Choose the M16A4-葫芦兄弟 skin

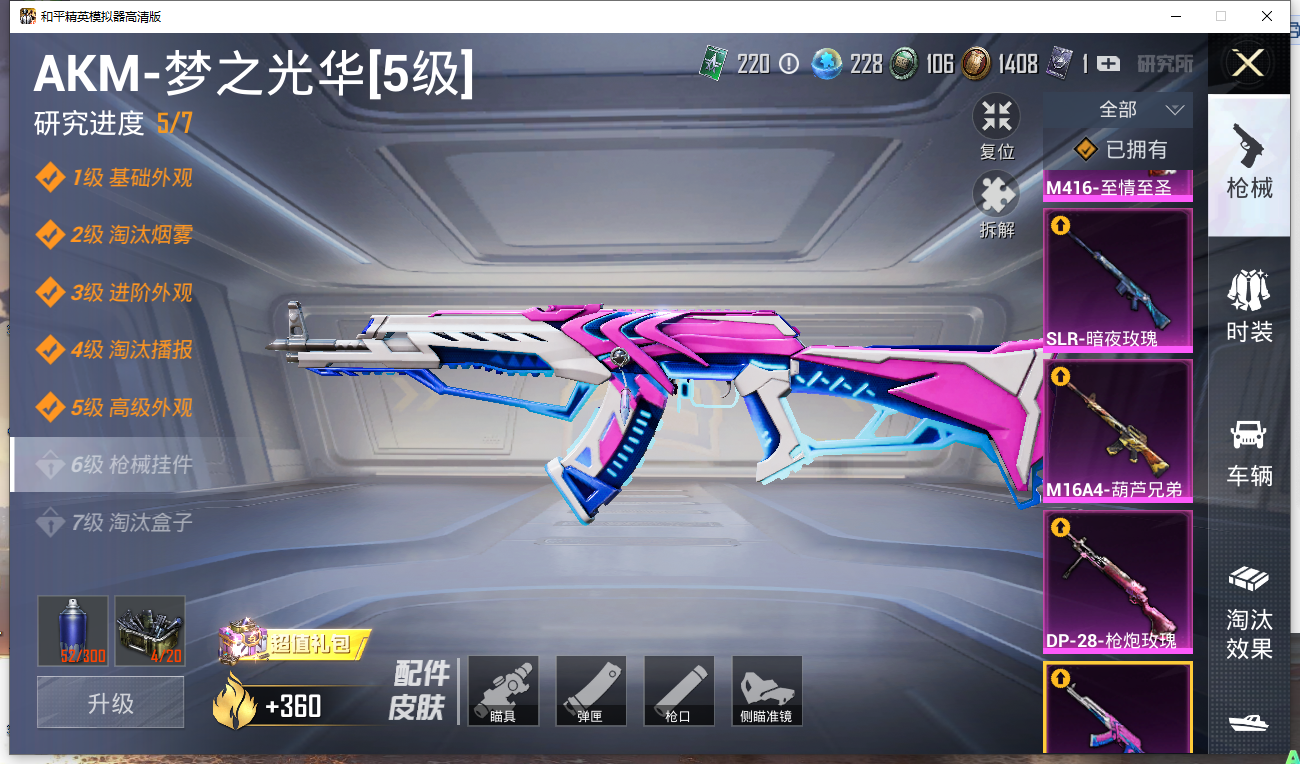pyautogui.click(x=1117, y=431)
